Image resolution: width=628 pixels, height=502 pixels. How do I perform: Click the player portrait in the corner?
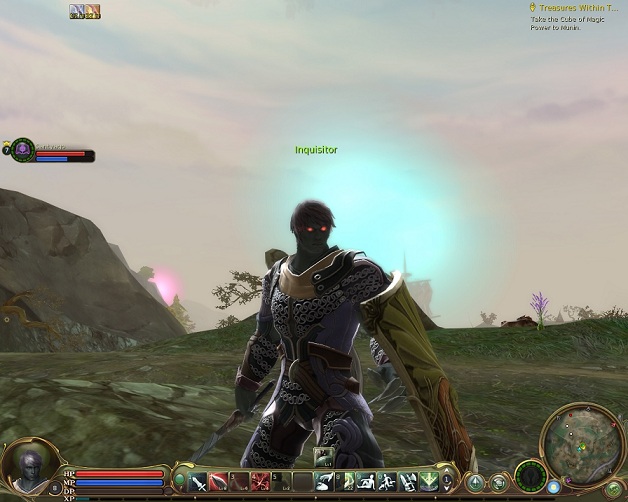[x=25, y=466]
